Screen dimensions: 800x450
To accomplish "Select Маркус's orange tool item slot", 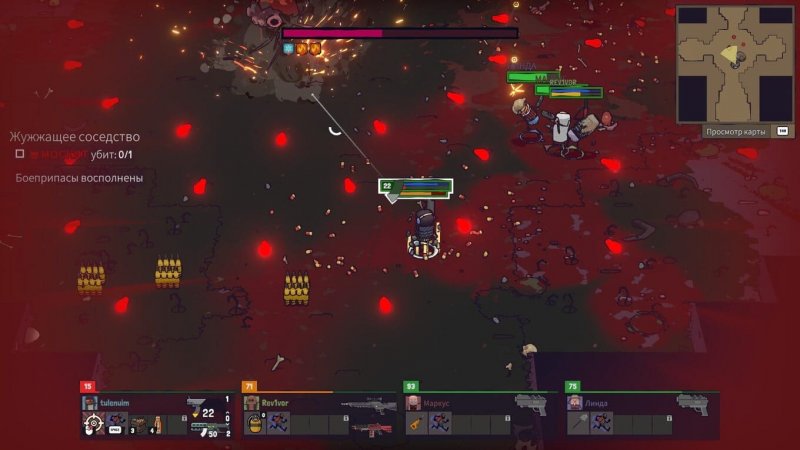I will 415,424.
